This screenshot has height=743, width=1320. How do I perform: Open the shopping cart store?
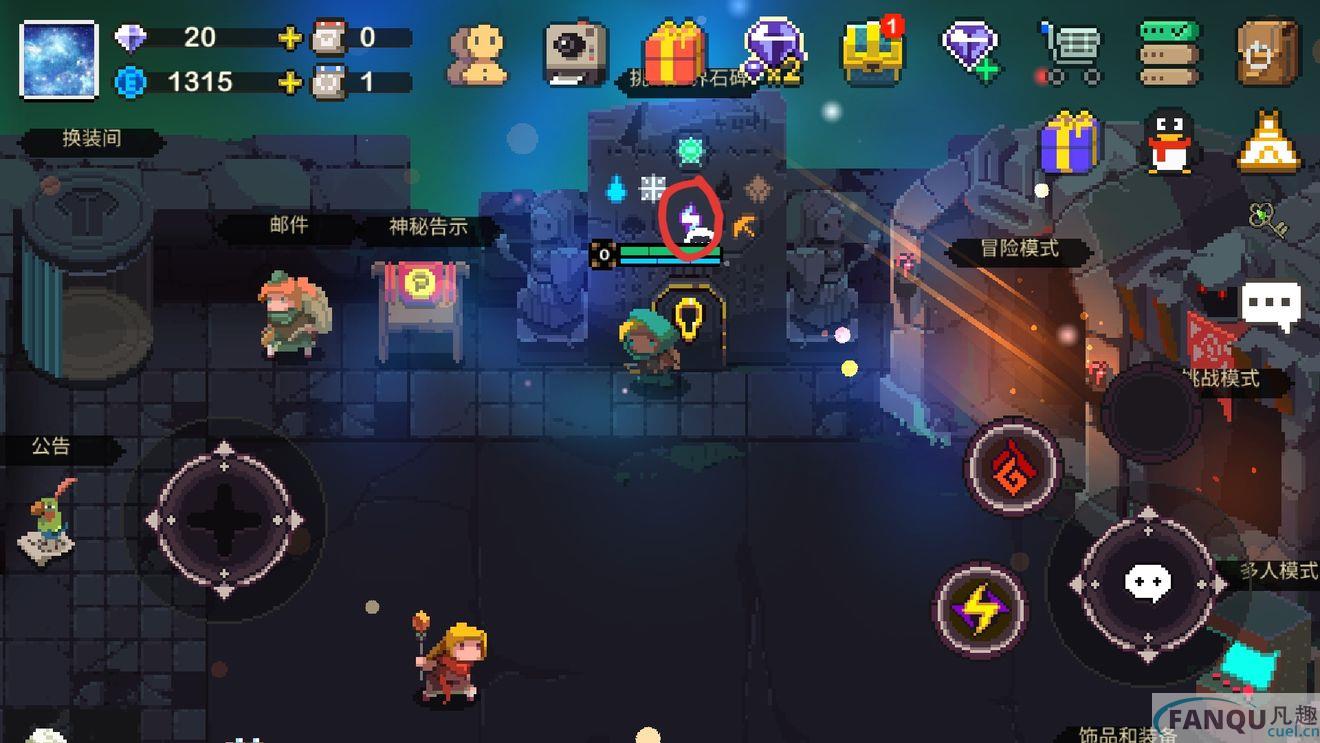[x=1069, y=52]
